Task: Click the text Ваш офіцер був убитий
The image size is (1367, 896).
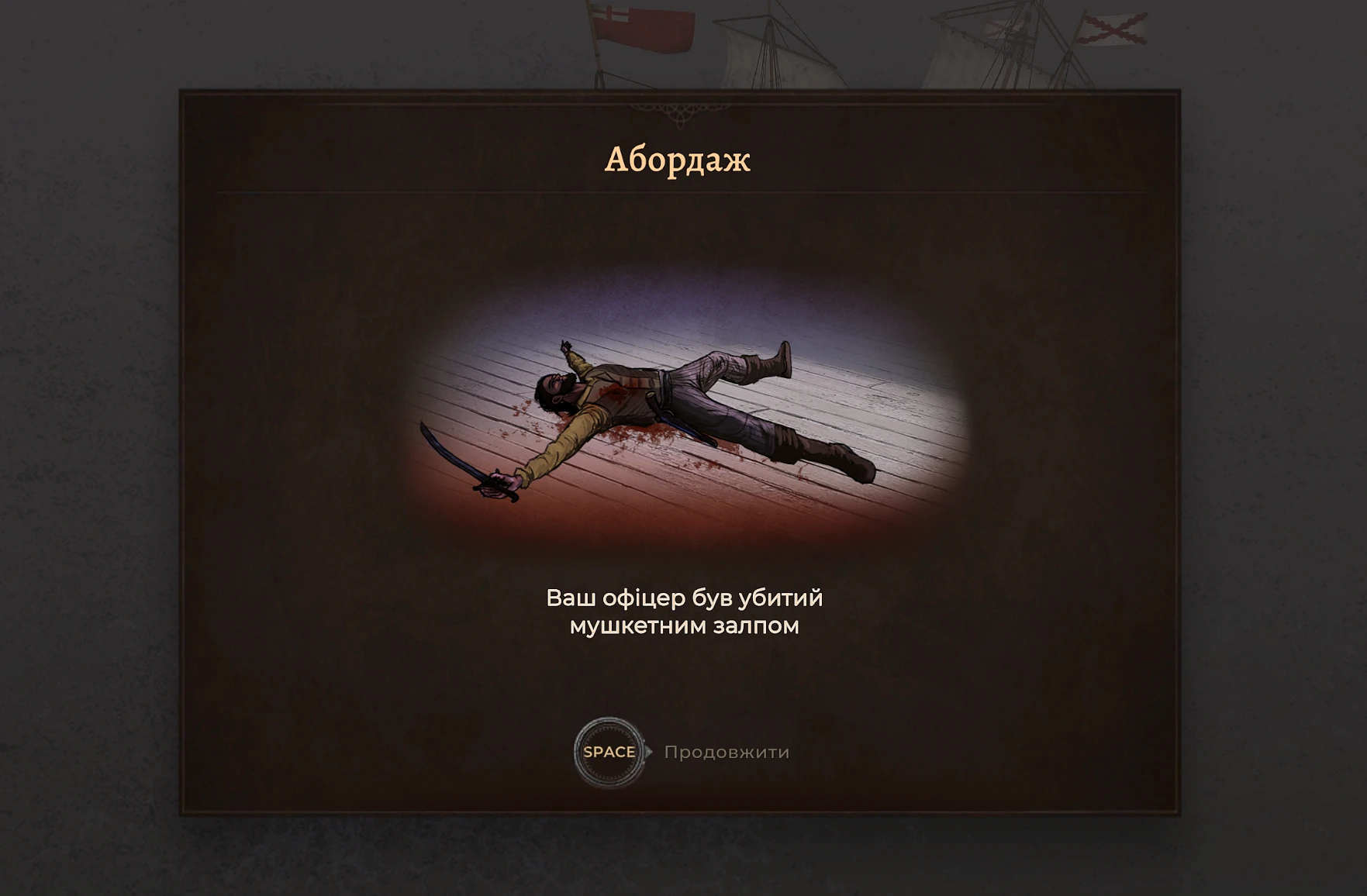Action: [685, 598]
